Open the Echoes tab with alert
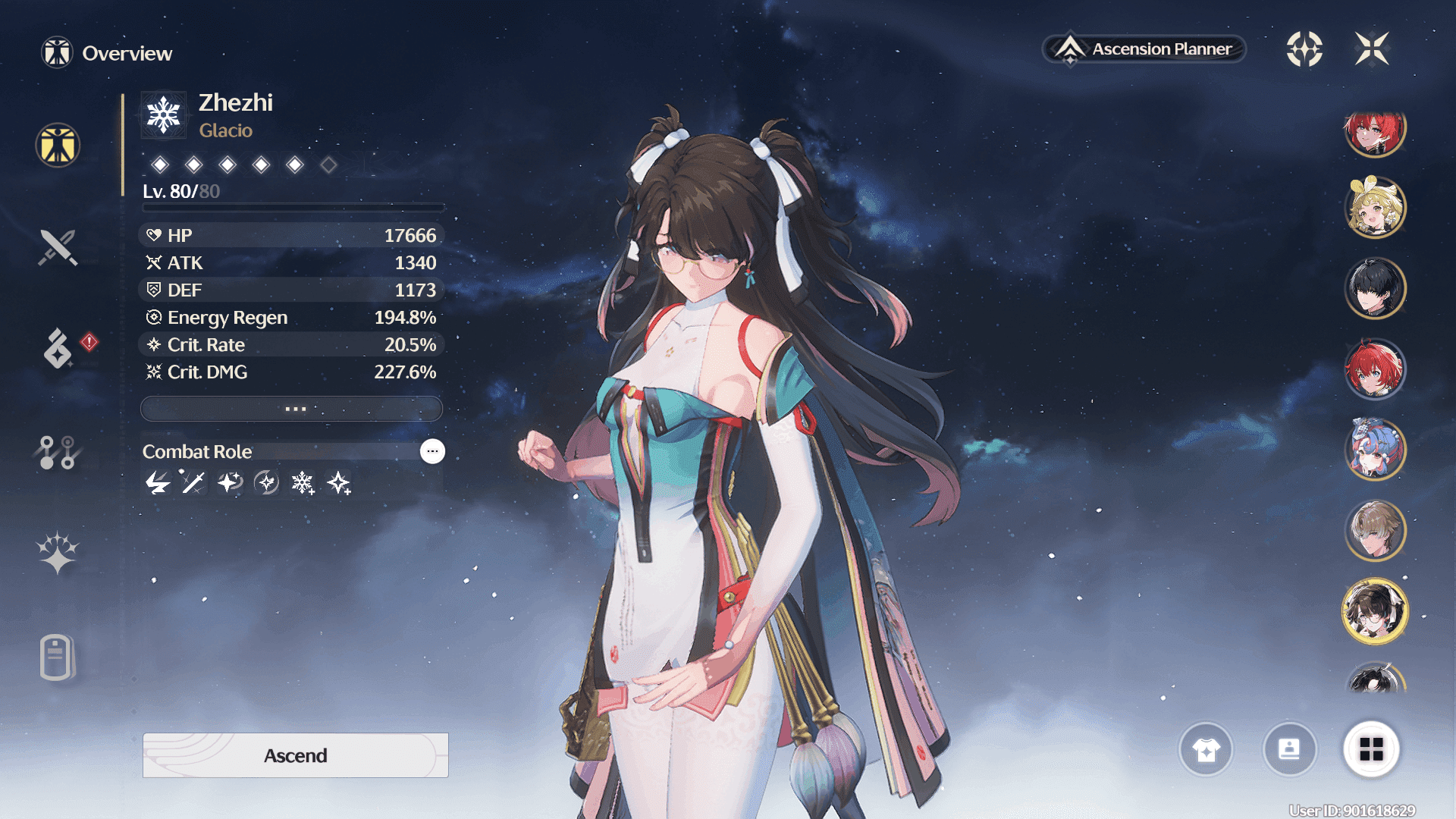This screenshot has width=1456, height=819. tap(58, 349)
